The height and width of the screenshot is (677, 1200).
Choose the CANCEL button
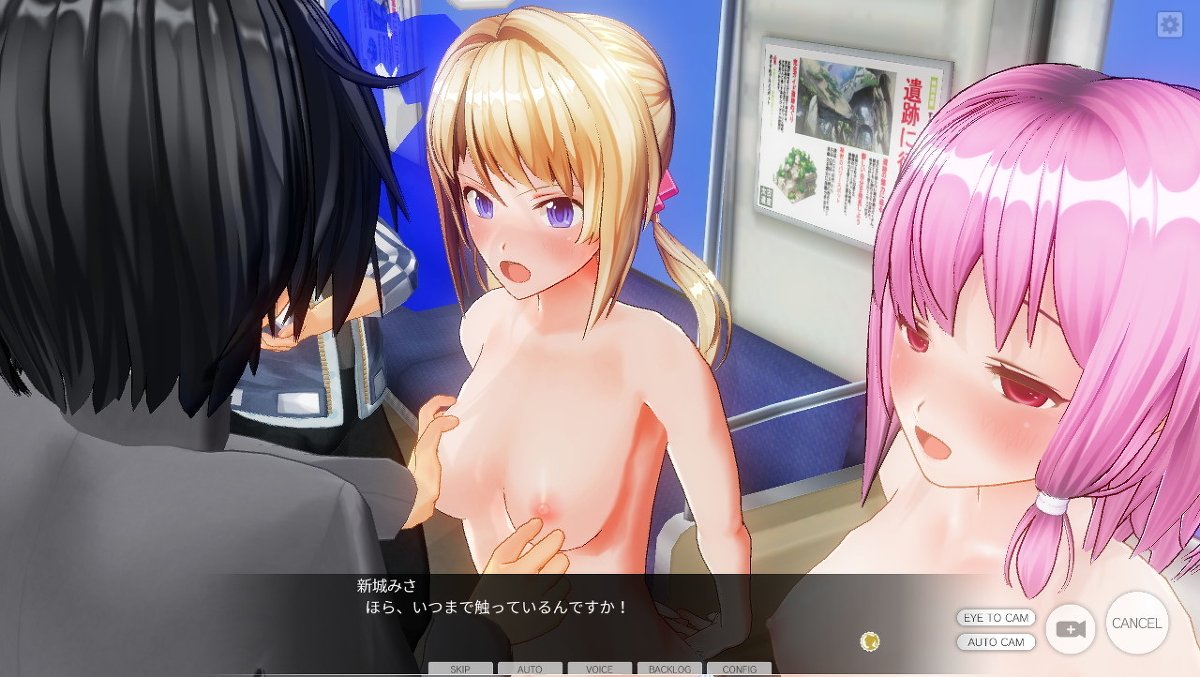click(1137, 623)
